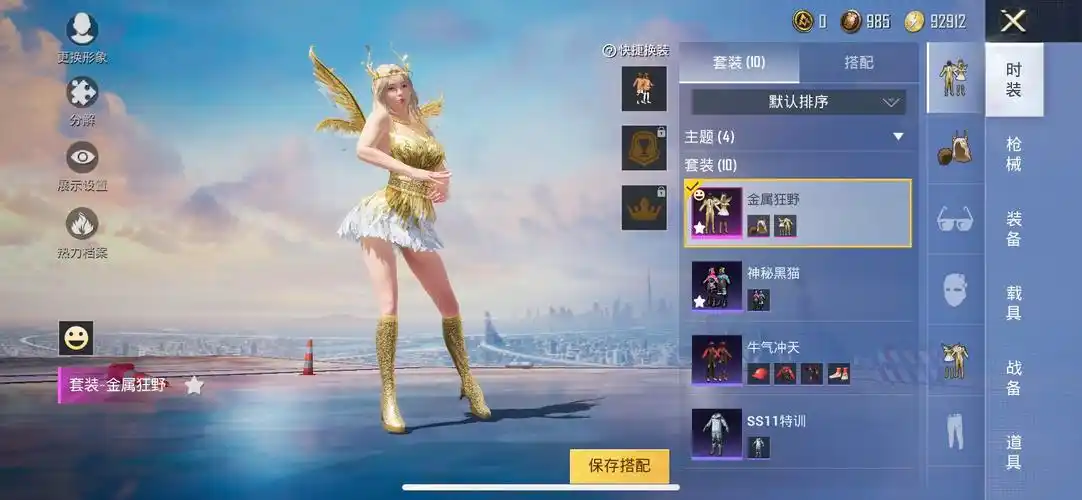This screenshot has width=1082, height=500.
Task: Save the outfit with 保存搭配
Action: coord(619,466)
